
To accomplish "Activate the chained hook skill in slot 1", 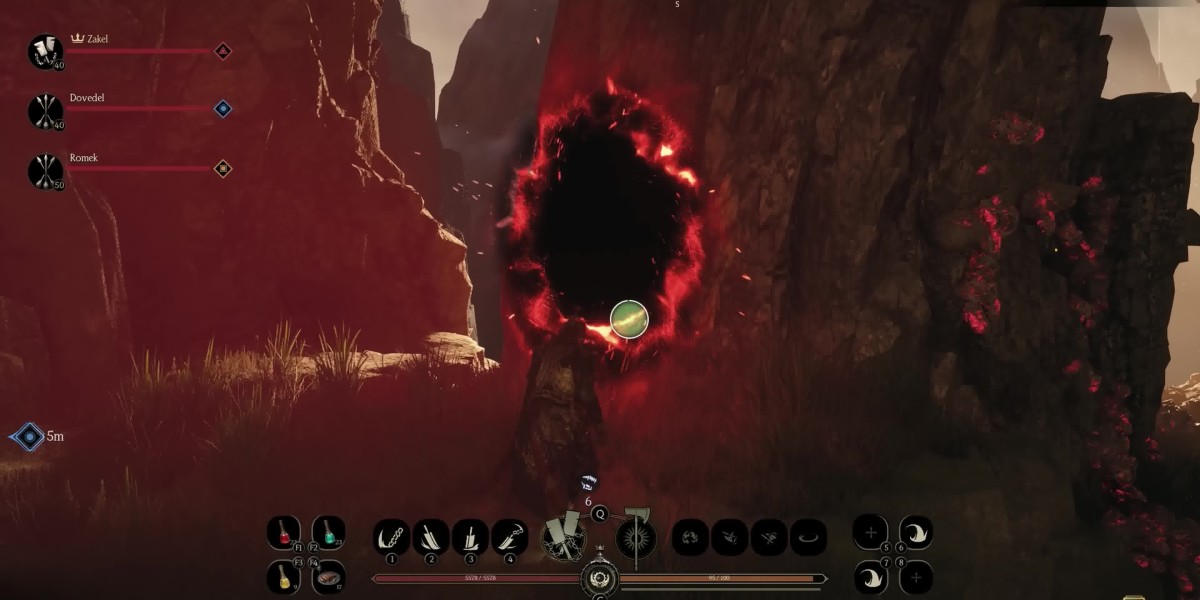I will 391,537.
